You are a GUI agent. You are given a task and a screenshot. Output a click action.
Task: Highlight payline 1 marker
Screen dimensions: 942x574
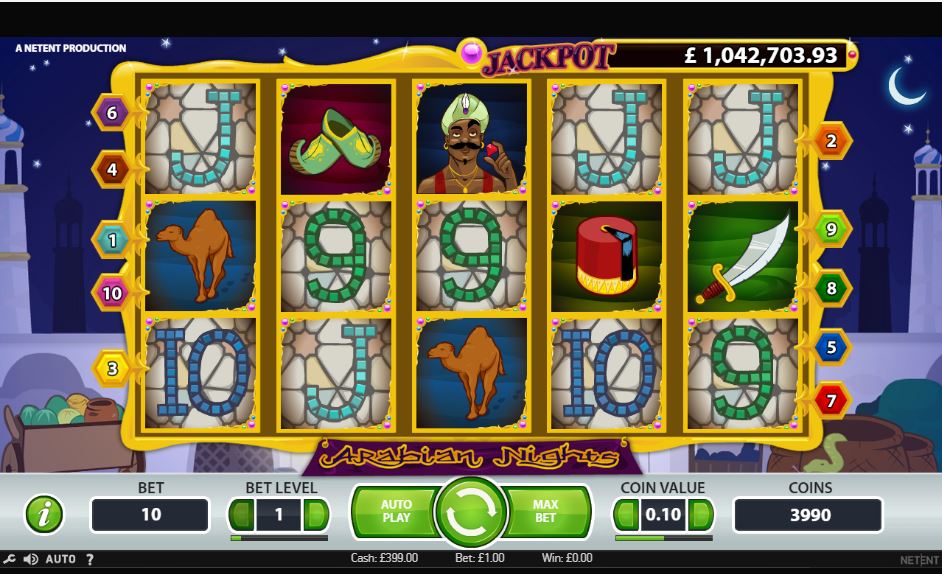coord(111,240)
